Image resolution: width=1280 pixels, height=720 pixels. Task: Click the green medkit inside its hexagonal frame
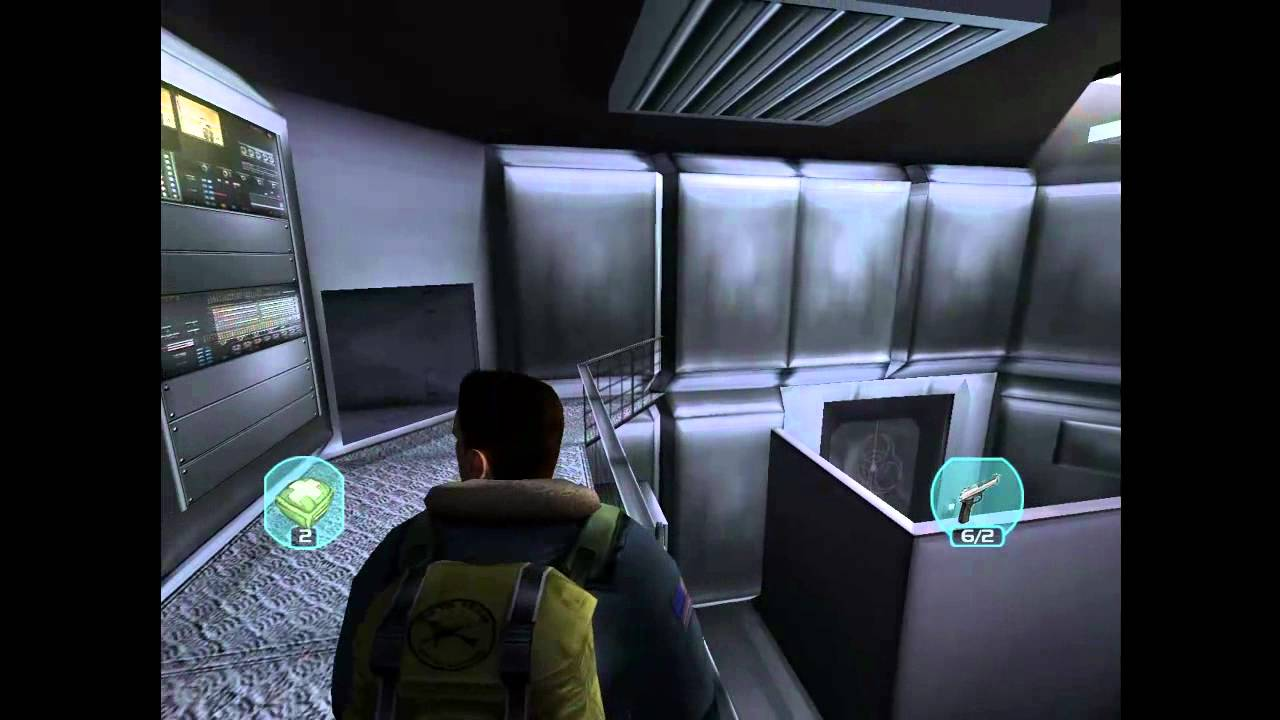click(x=303, y=497)
